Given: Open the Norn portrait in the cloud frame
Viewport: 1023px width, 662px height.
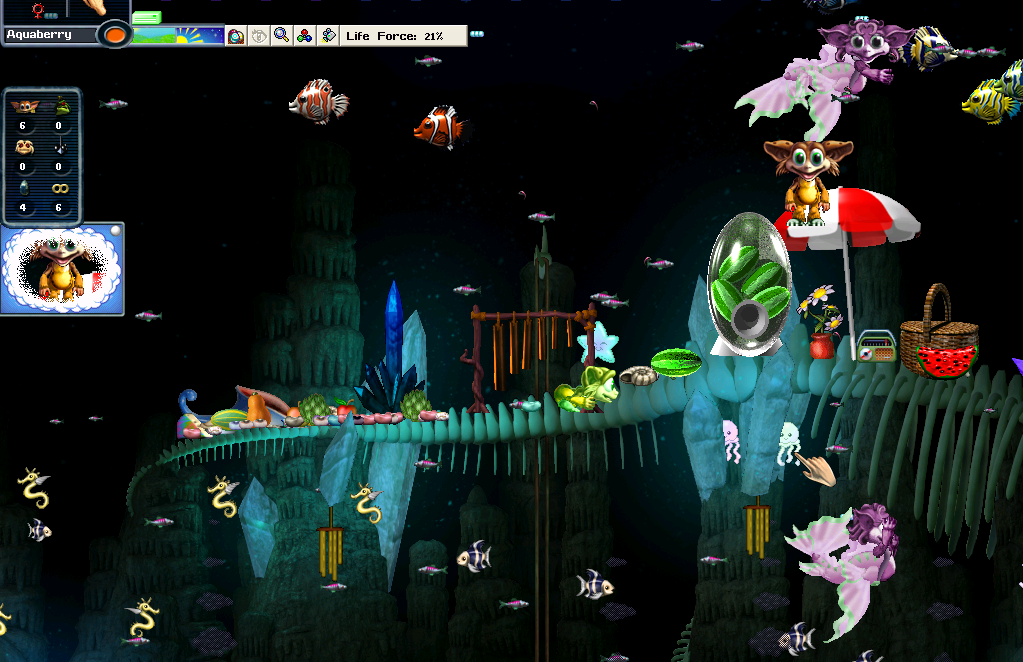Looking at the screenshot, I should 58,268.
